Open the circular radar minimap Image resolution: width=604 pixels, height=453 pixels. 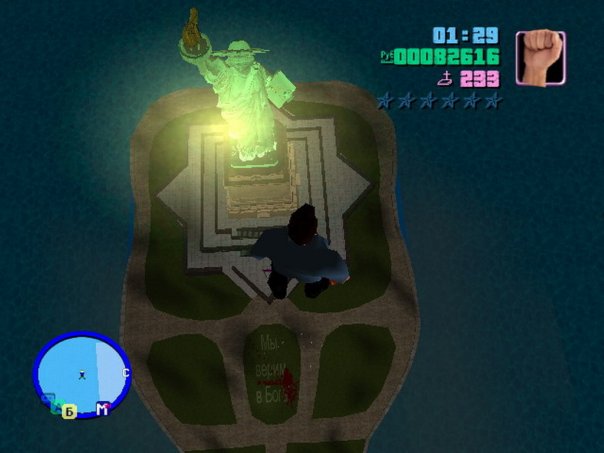(x=81, y=374)
